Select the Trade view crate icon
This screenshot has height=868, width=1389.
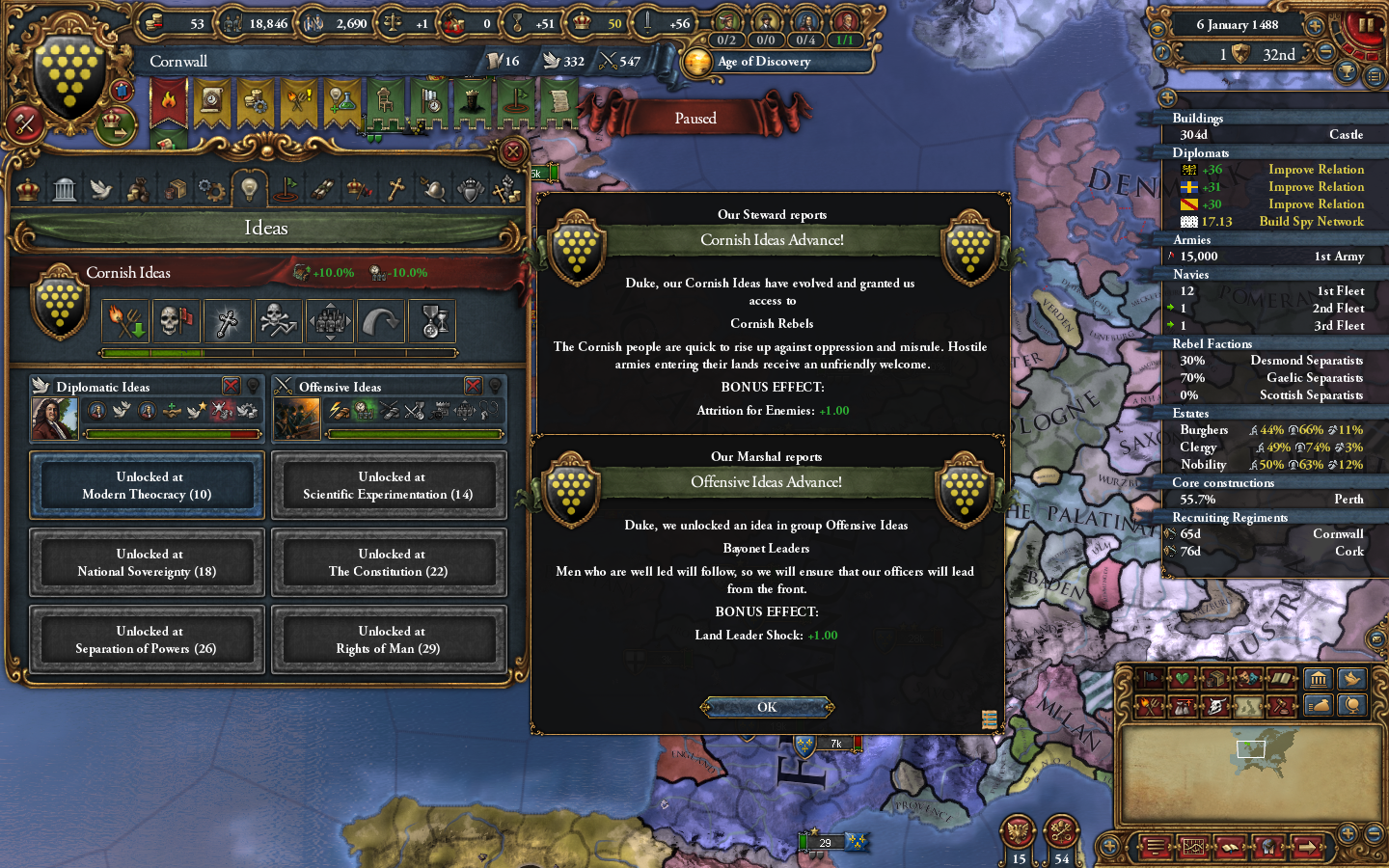175,188
